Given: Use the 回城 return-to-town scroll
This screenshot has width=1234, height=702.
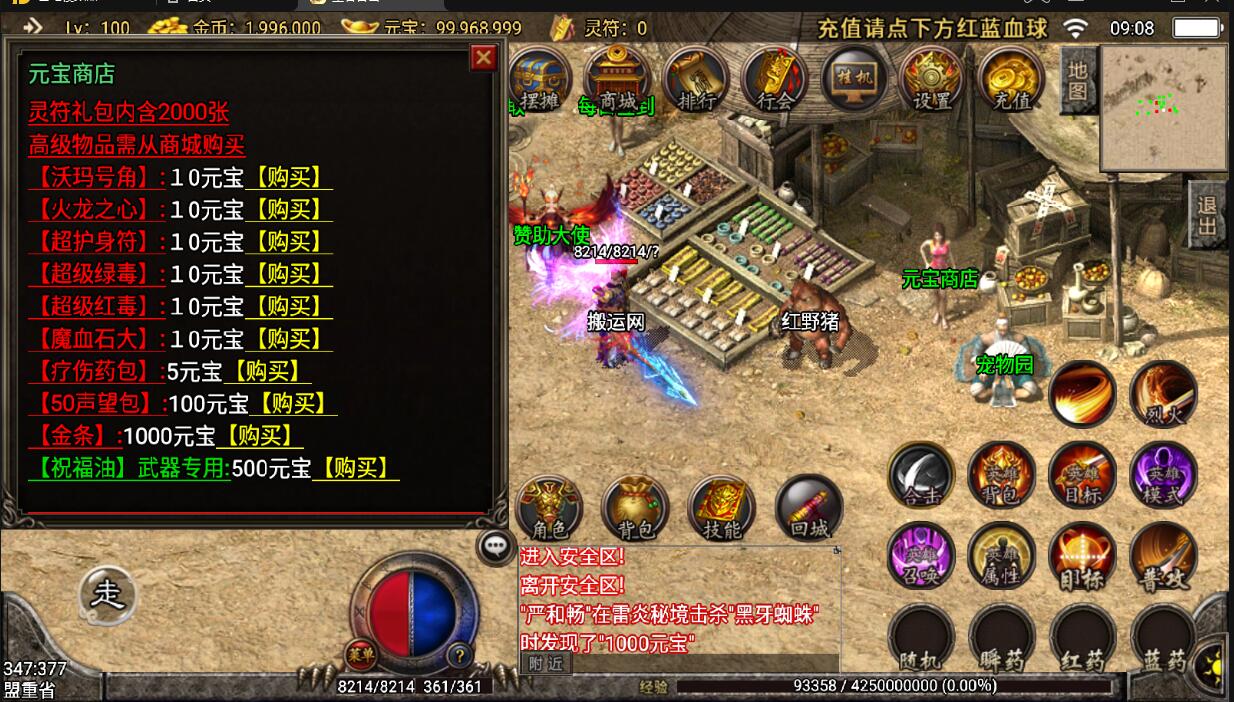Looking at the screenshot, I should 808,508.
